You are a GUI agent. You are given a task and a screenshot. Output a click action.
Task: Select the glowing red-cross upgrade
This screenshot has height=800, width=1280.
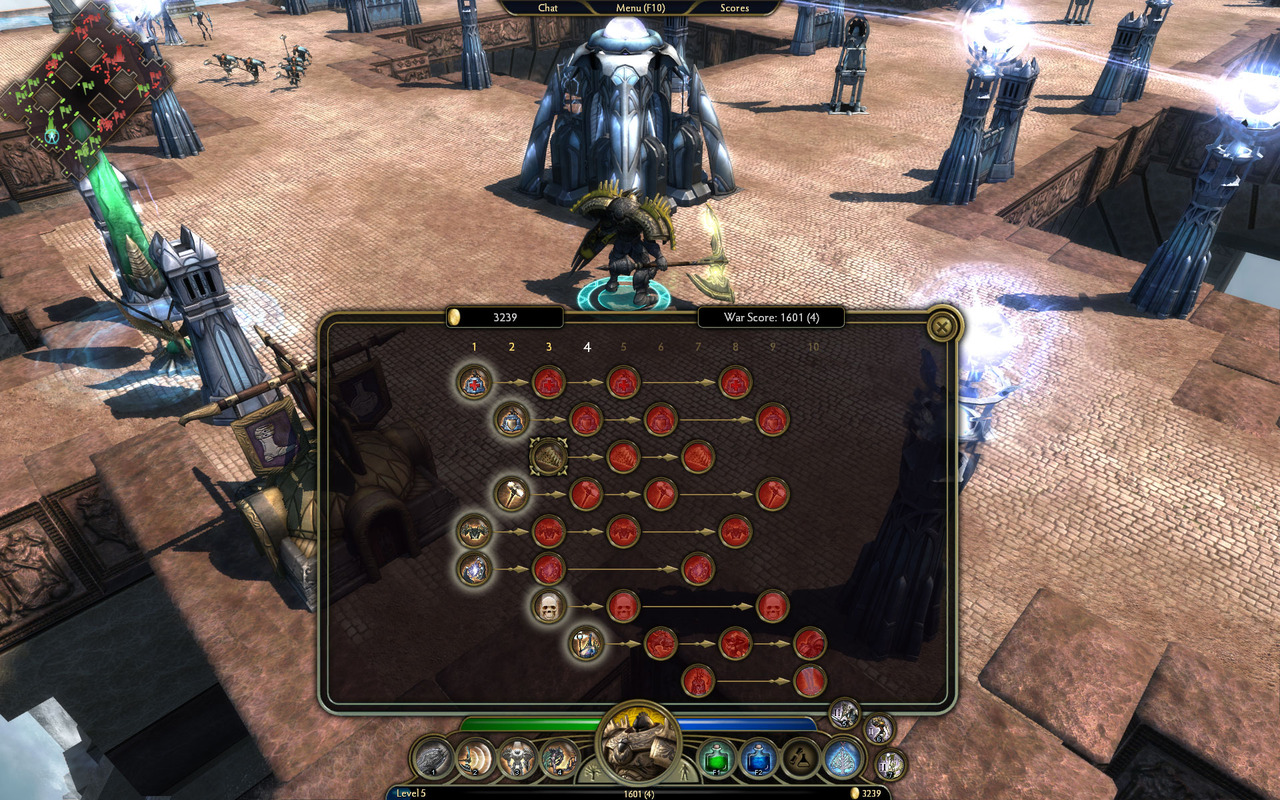[475, 381]
